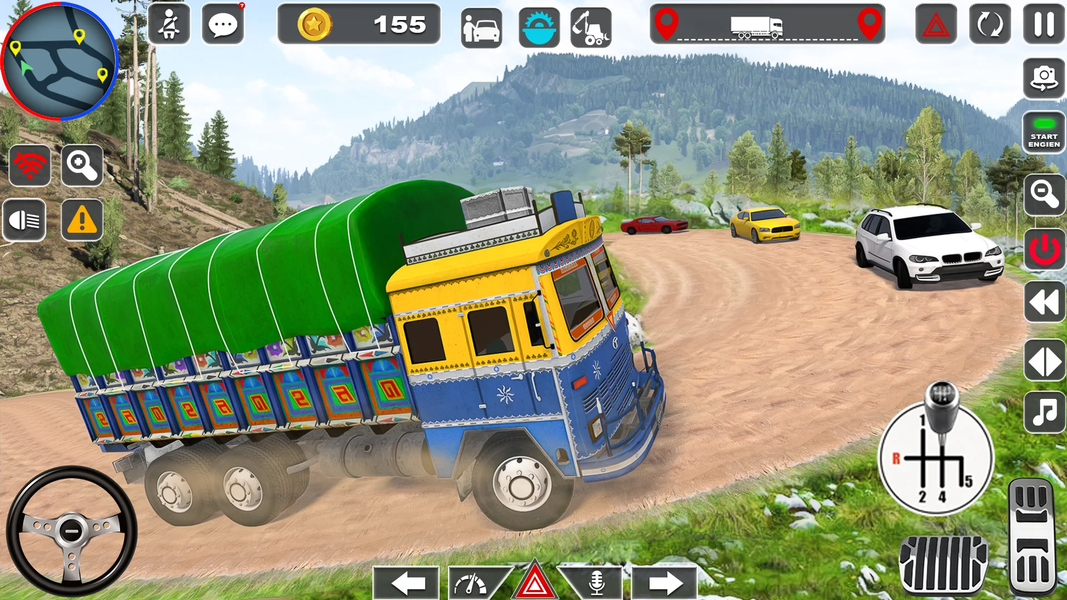Open the car garage icon
Image resolution: width=1067 pixels, height=600 pixels.
click(x=482, y=28)
